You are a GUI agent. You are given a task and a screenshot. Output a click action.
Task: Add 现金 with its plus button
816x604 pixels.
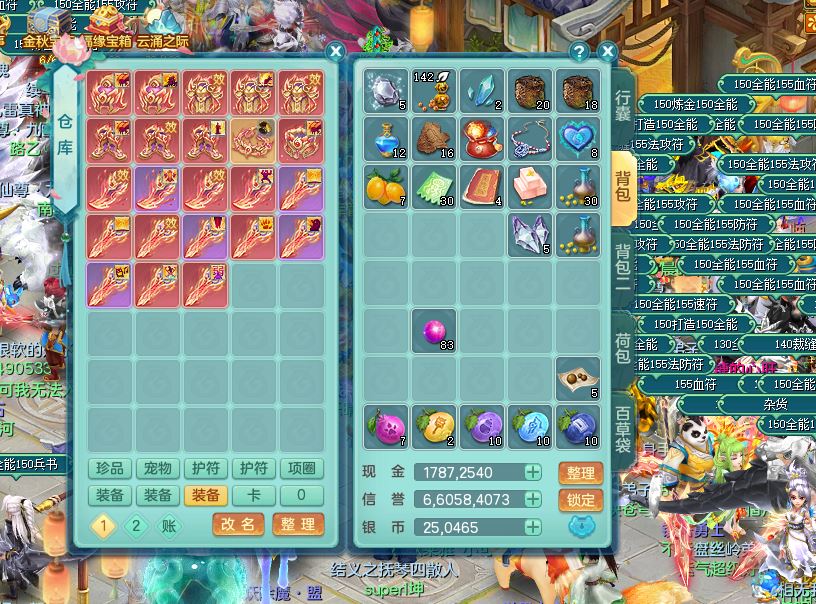click(x=534, y=472)
